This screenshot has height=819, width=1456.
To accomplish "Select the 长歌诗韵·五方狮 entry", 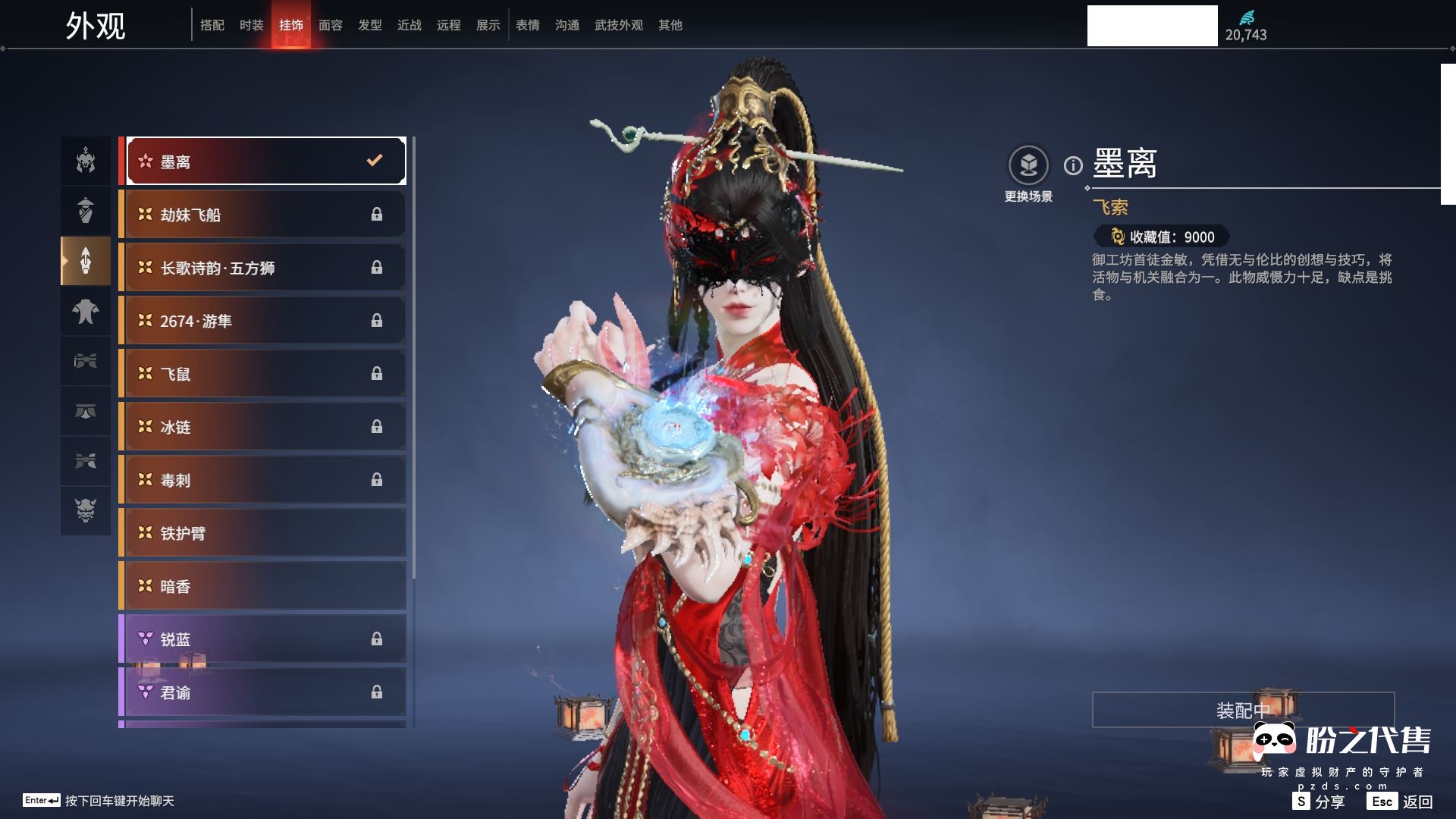I will 262,268.
